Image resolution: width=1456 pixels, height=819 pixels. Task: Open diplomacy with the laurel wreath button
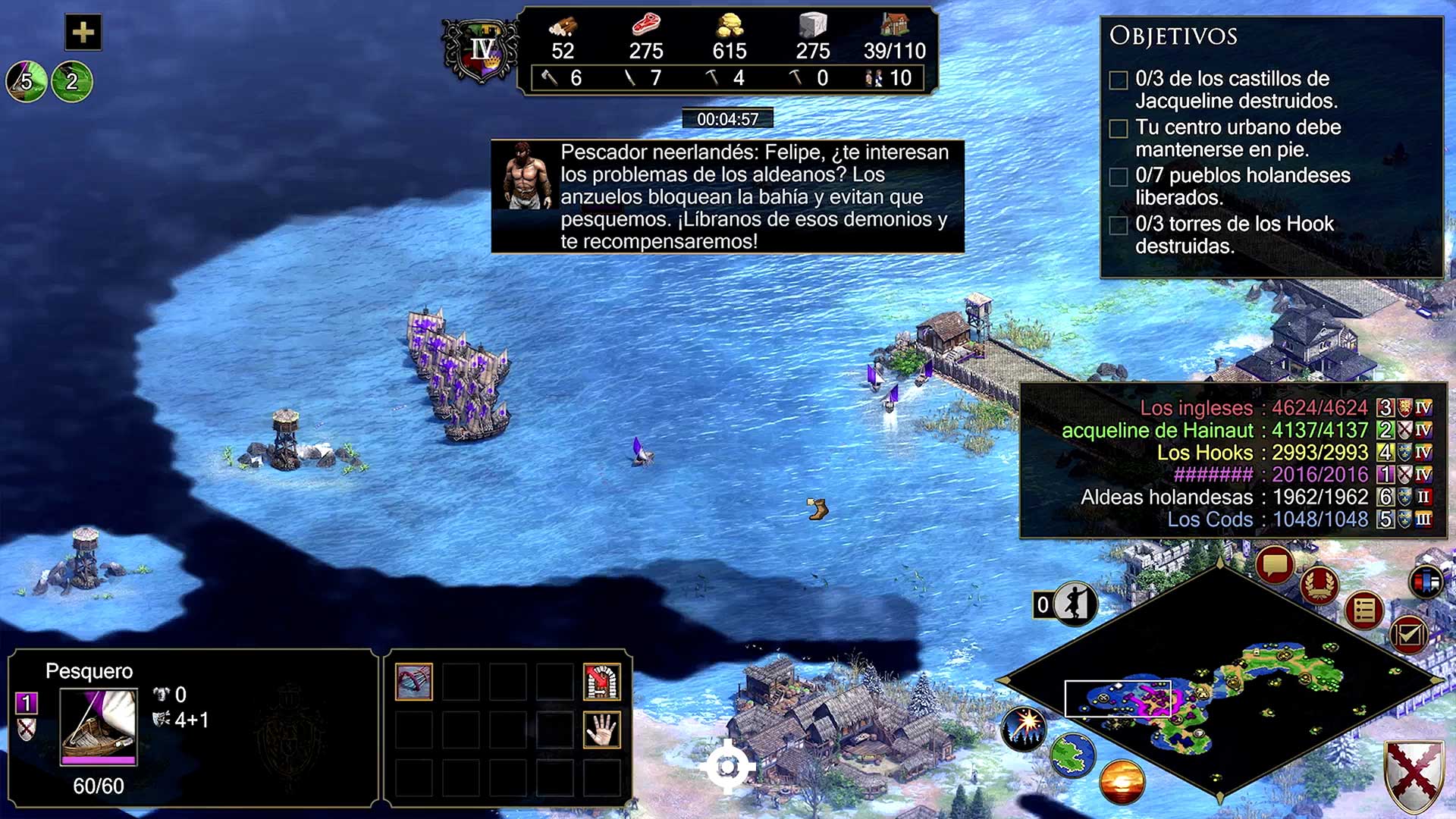[x=1319, y=585]
